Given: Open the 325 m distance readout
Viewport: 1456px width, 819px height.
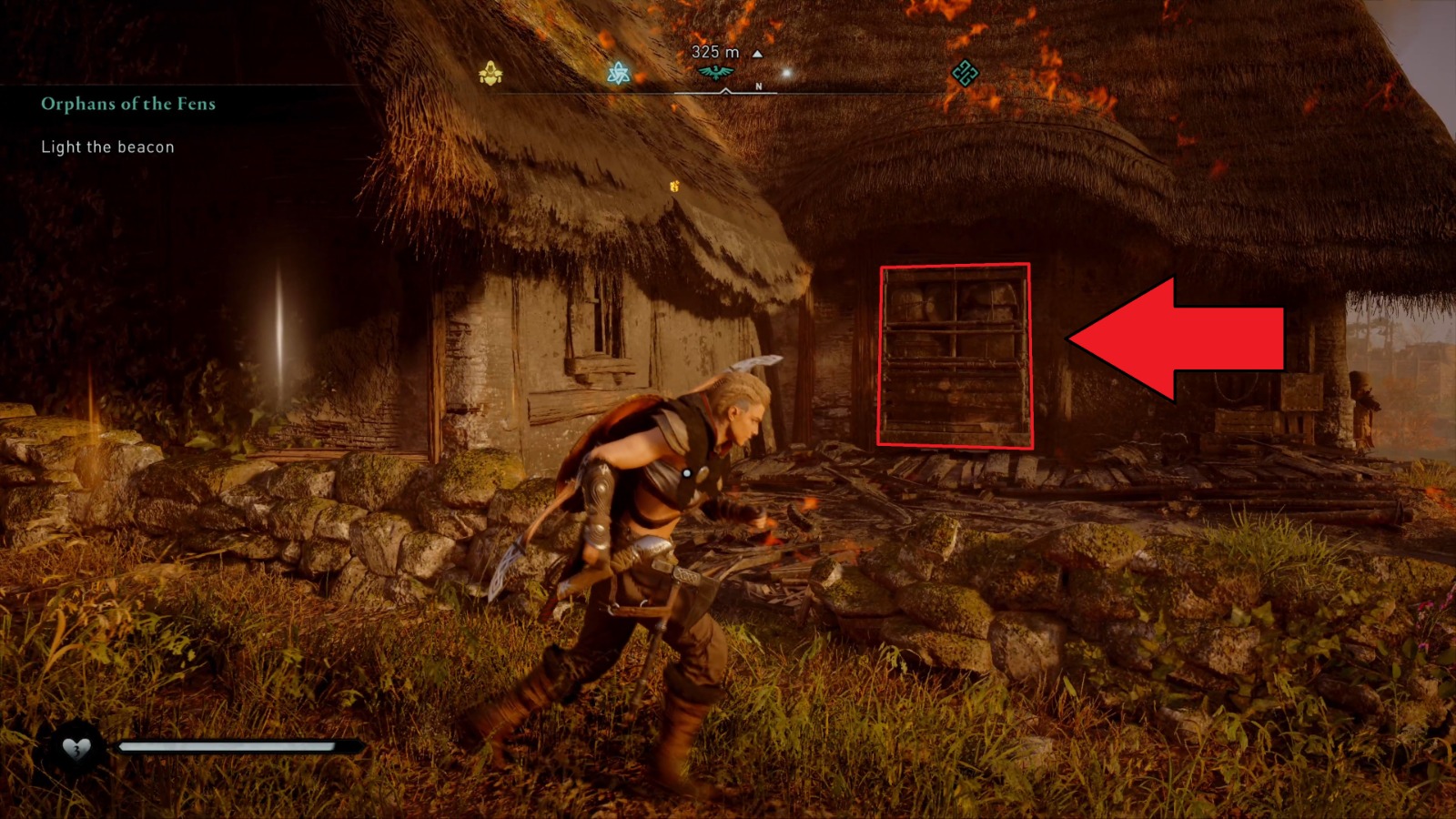Looking at the screenshot, I should pos(713,53).
